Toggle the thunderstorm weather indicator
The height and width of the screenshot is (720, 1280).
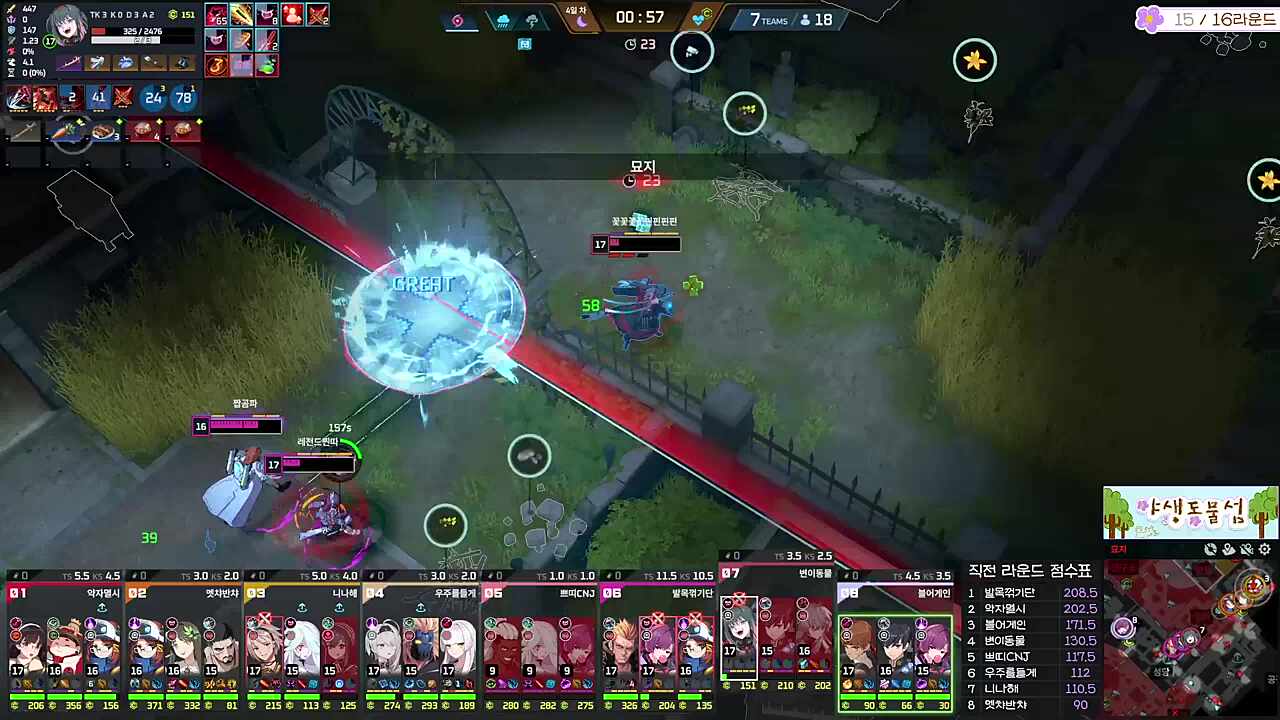(533, 20)
